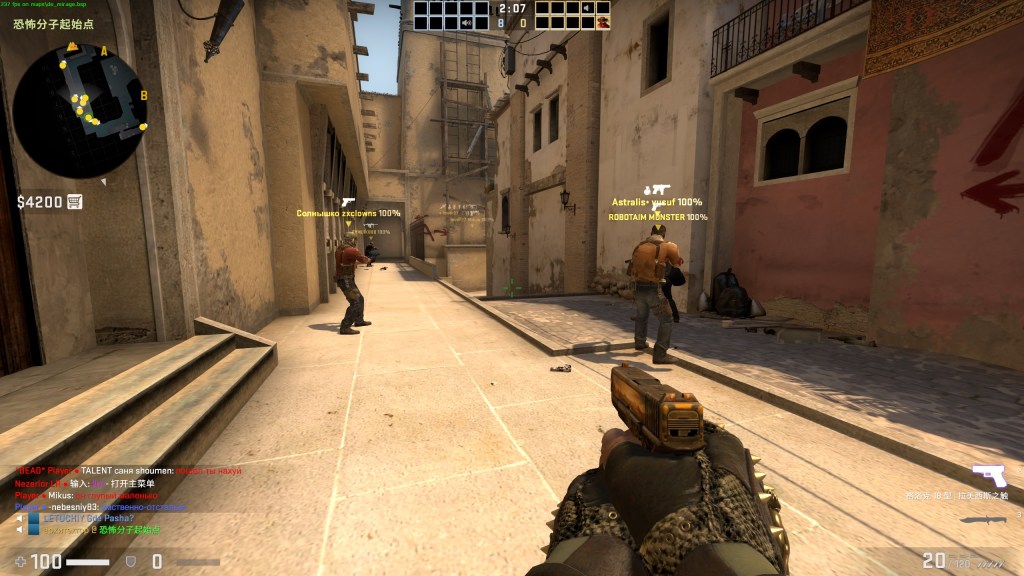The width and height of the screenshot is (1024, 576).
Task: Open the buy menu shopping cart icon
Action: pos(75,201)
